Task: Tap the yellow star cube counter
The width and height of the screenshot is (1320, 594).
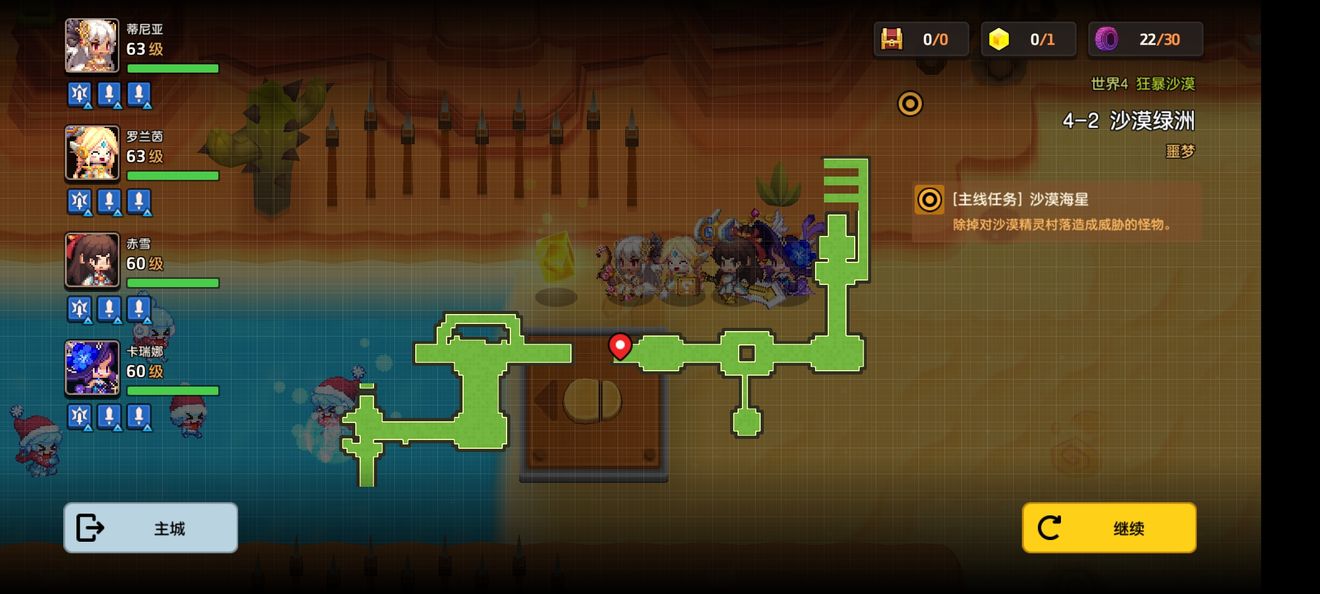Action: pos(999,39)
